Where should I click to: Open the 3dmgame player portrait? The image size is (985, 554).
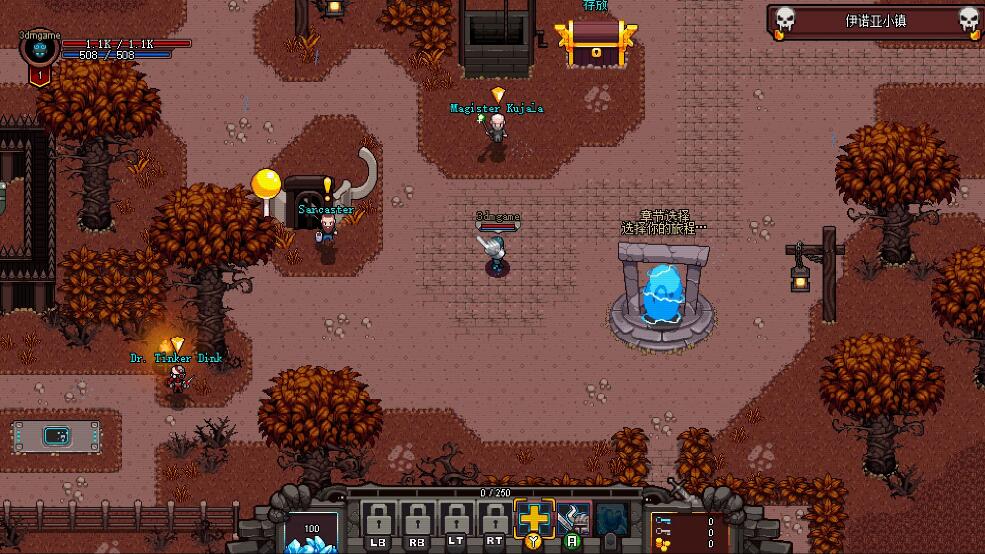click(x=40, y=50)
